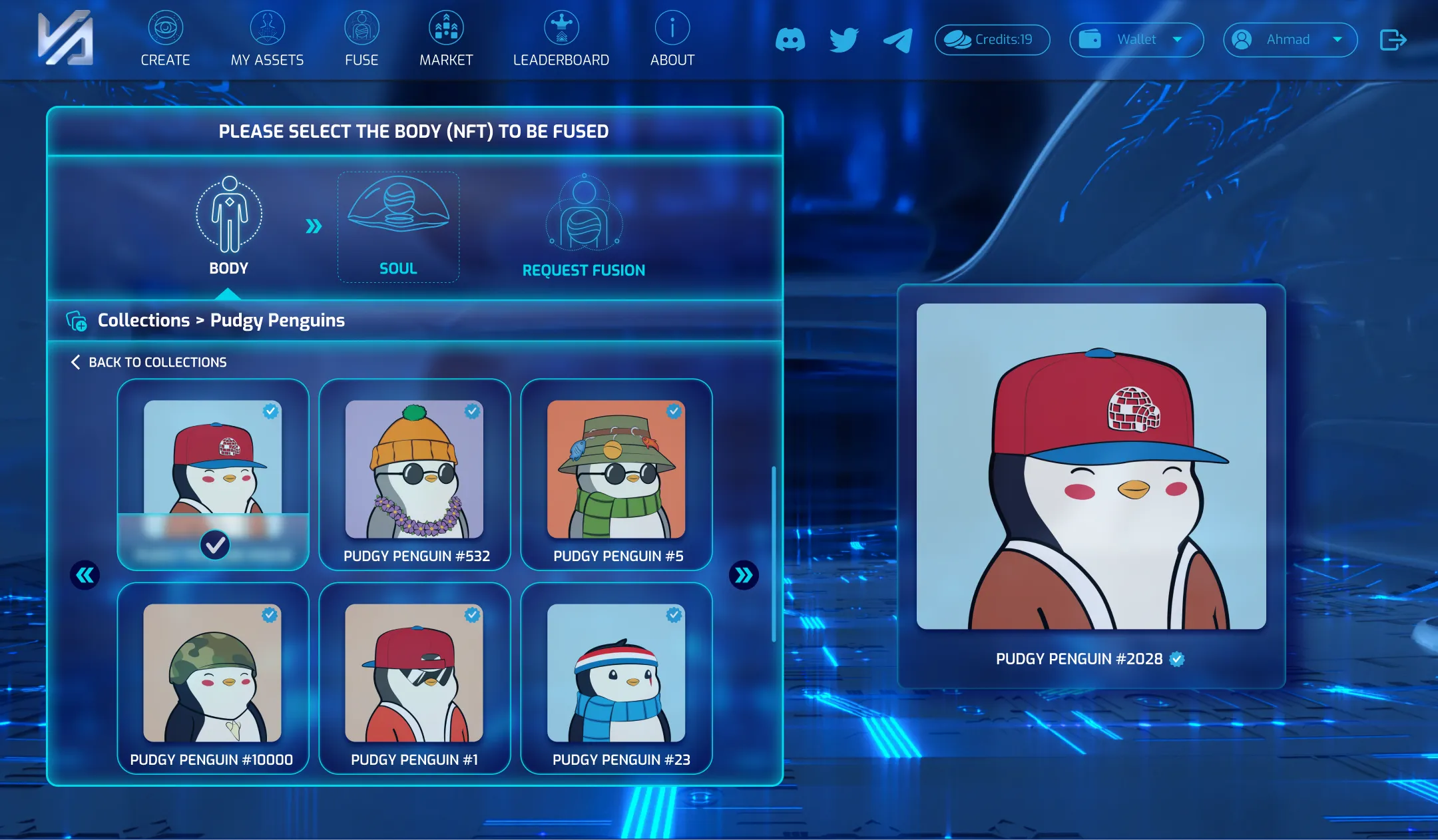Expand the Wallet dropdown
Image resolution: width=1438 pixels, height=840 pixels.
1136,40
